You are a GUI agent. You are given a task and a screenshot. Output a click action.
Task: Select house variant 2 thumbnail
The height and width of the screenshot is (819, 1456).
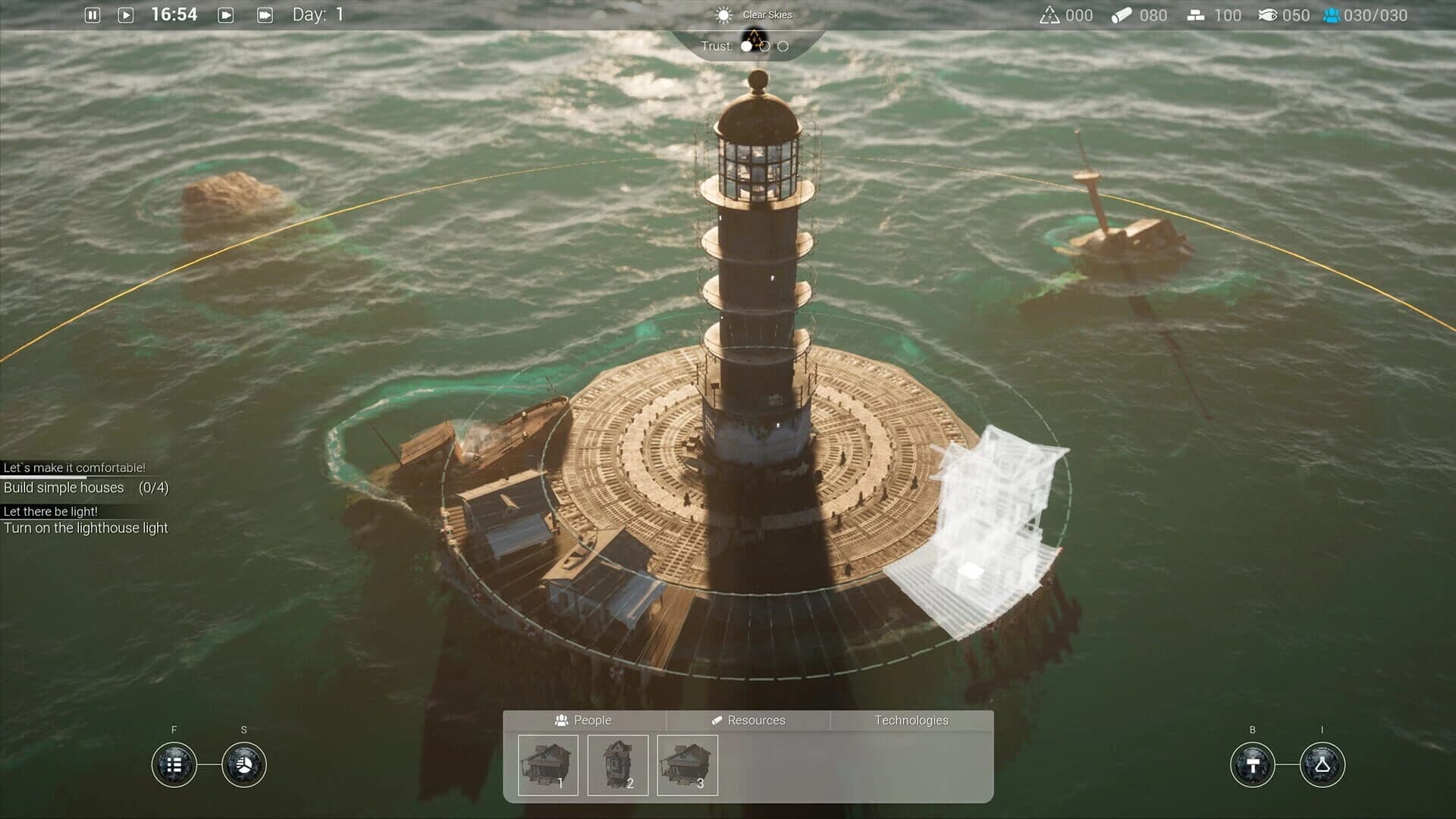pos(618,764)
